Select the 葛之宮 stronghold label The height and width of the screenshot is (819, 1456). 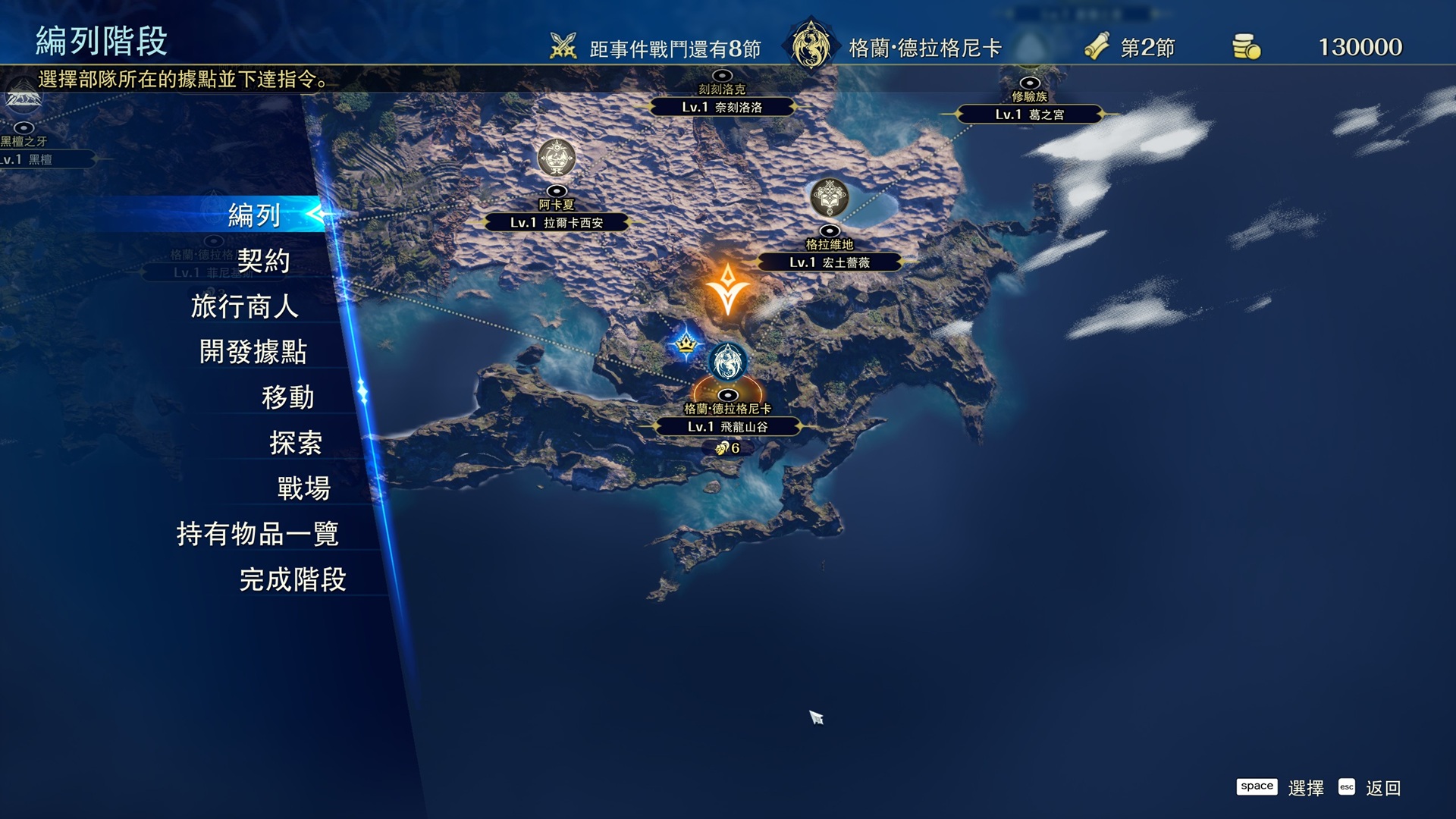tap(1029, 115)
